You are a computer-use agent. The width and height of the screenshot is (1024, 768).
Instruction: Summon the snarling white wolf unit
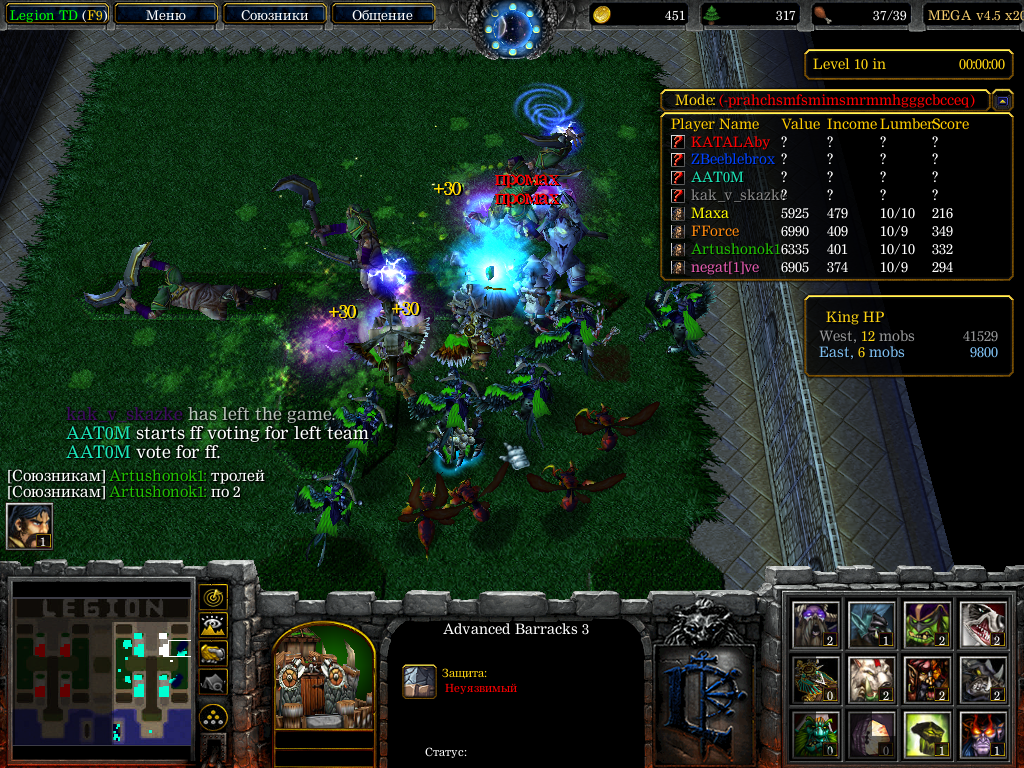(984, 624)
